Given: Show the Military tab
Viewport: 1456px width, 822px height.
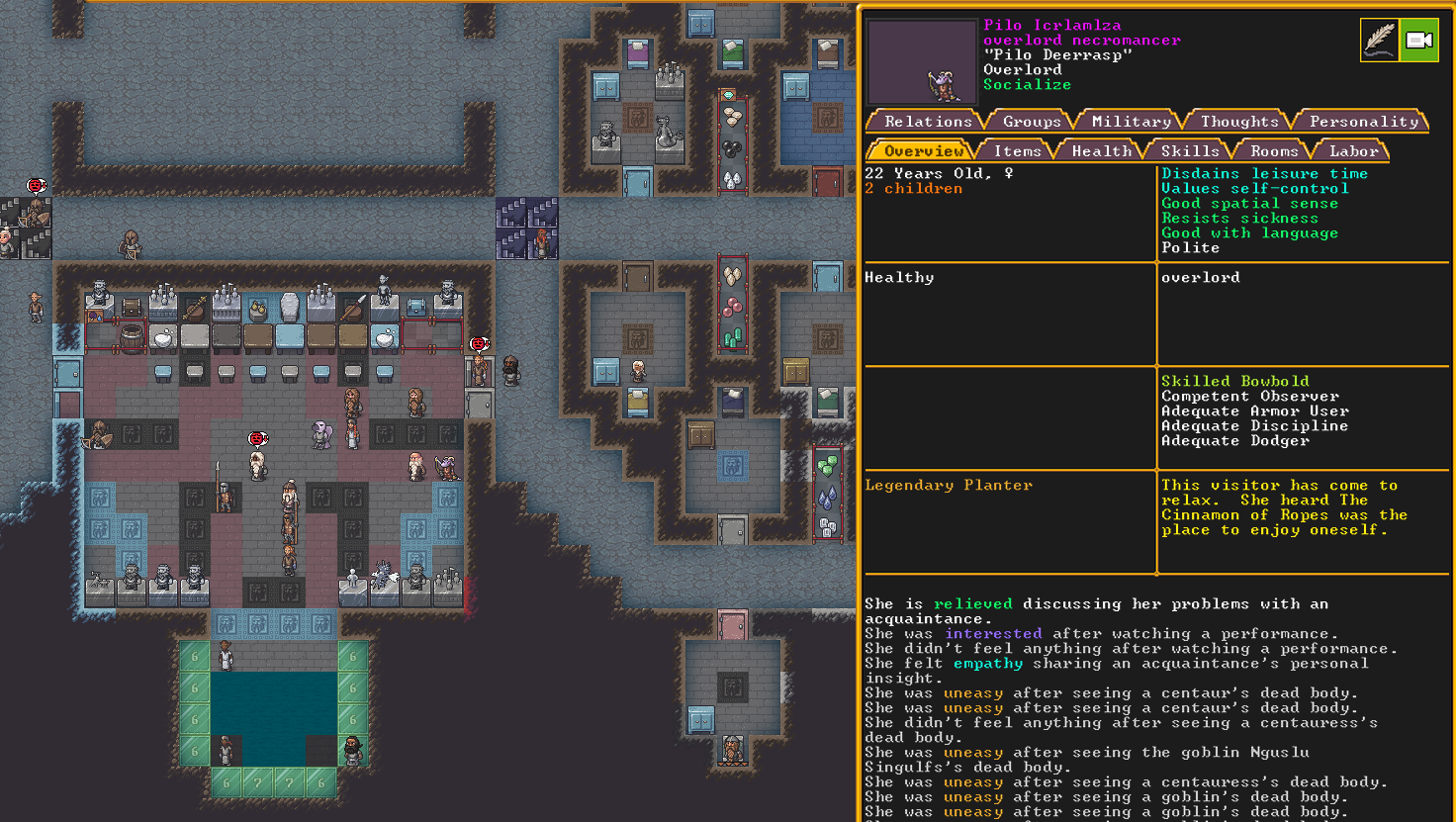Looking at the screenshot, I should click(1131, 121).
